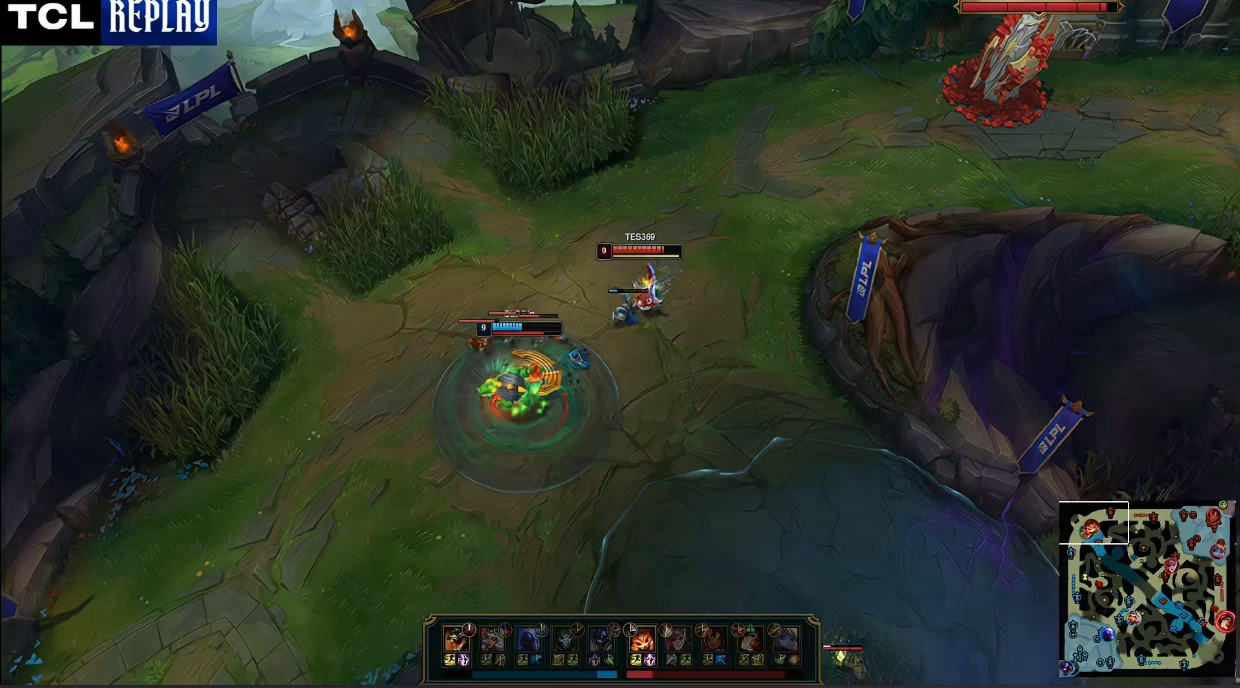
Task: Click the minimap's center mid-lane area
Action: [x=1148, y=590]
